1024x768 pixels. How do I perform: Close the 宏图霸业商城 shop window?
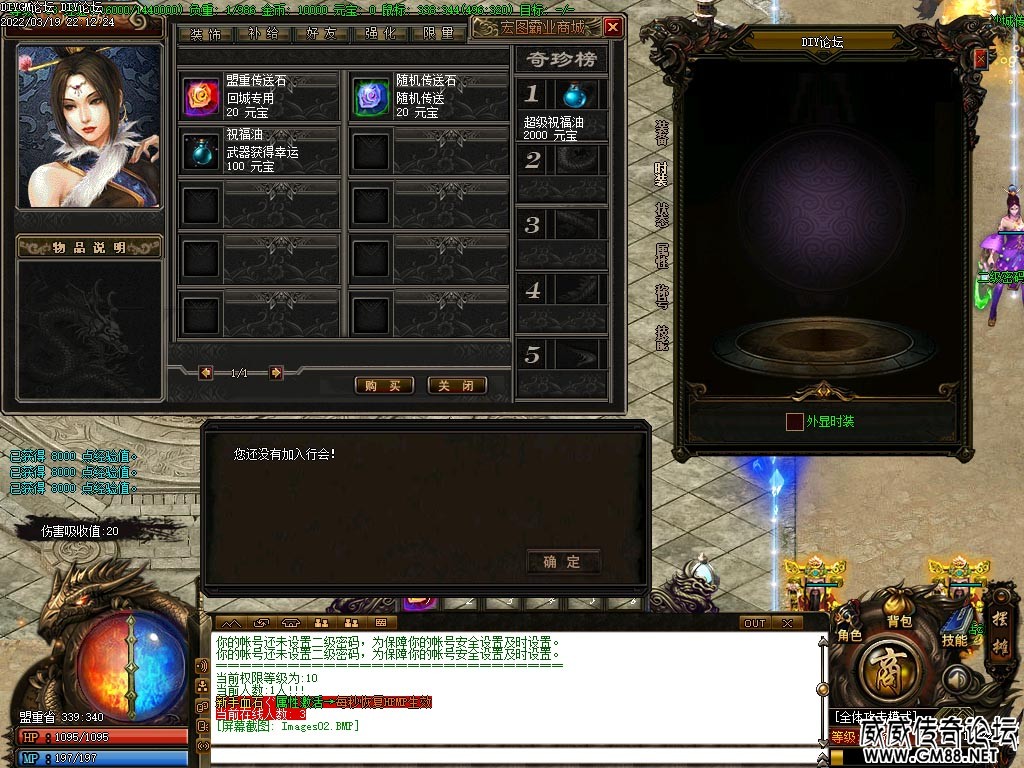613,27
